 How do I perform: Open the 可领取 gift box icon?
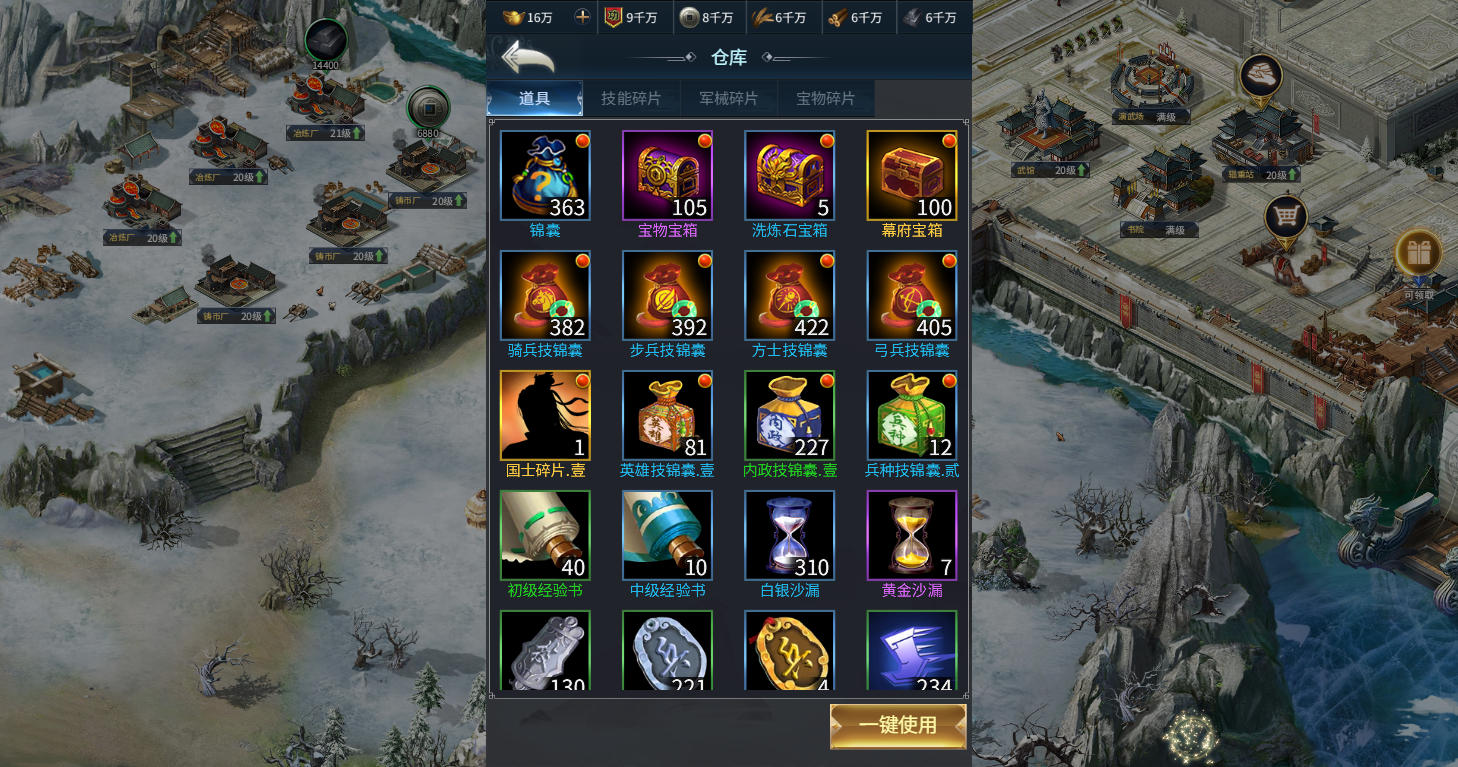coord(1417,253)
